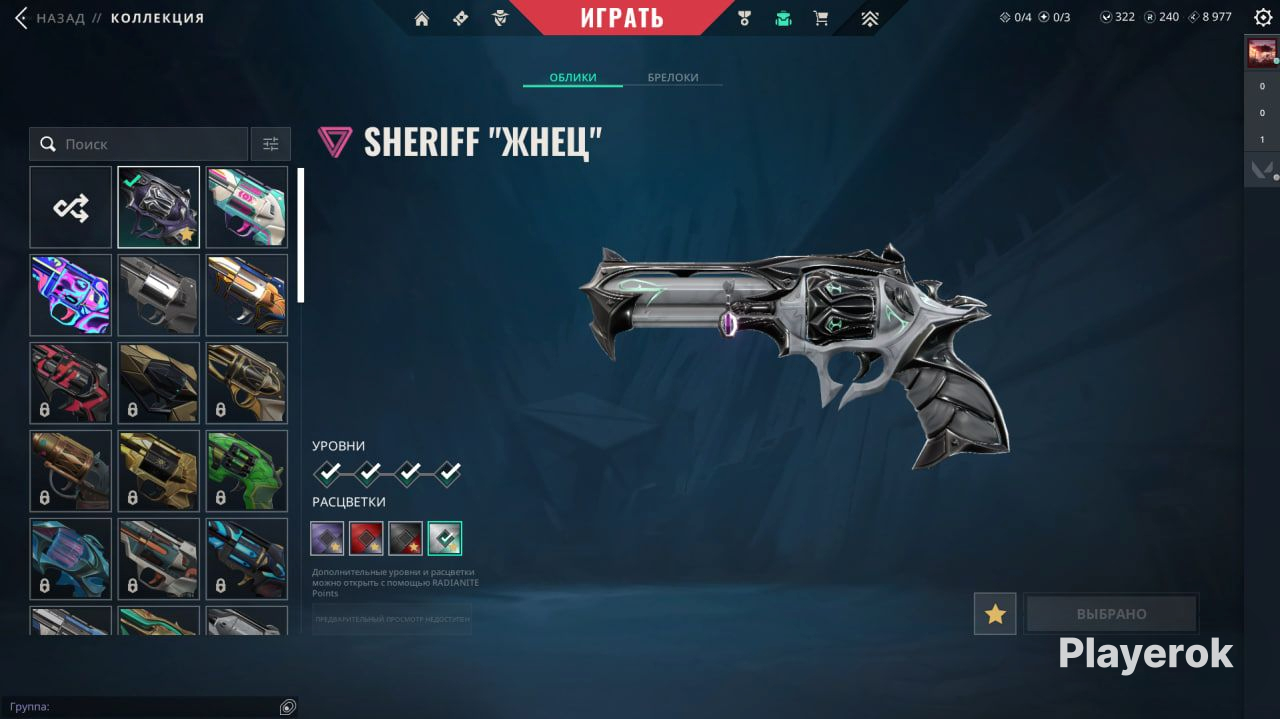Screen dimensions: 1280x719
Task: Select the purple holographic Sheriff skin
Action: 71,295
